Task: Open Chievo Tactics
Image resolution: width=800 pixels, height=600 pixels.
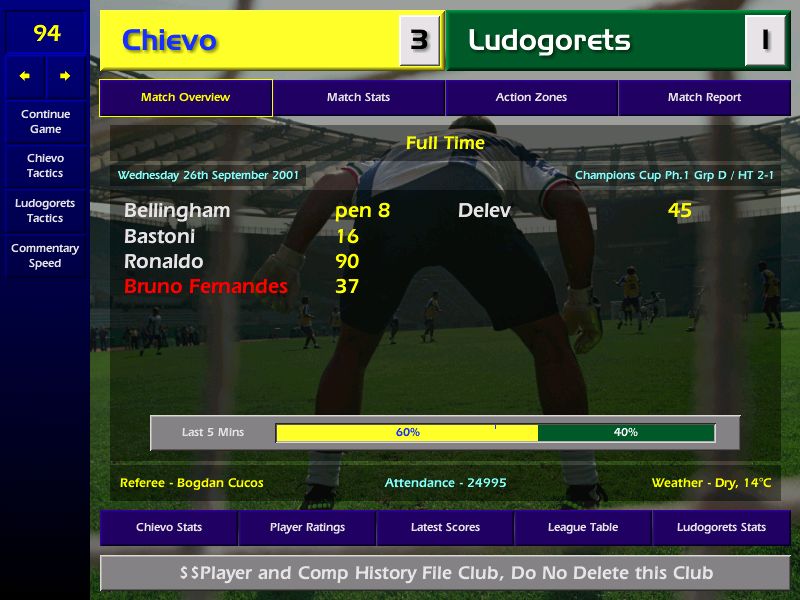Action: (45, 166)
